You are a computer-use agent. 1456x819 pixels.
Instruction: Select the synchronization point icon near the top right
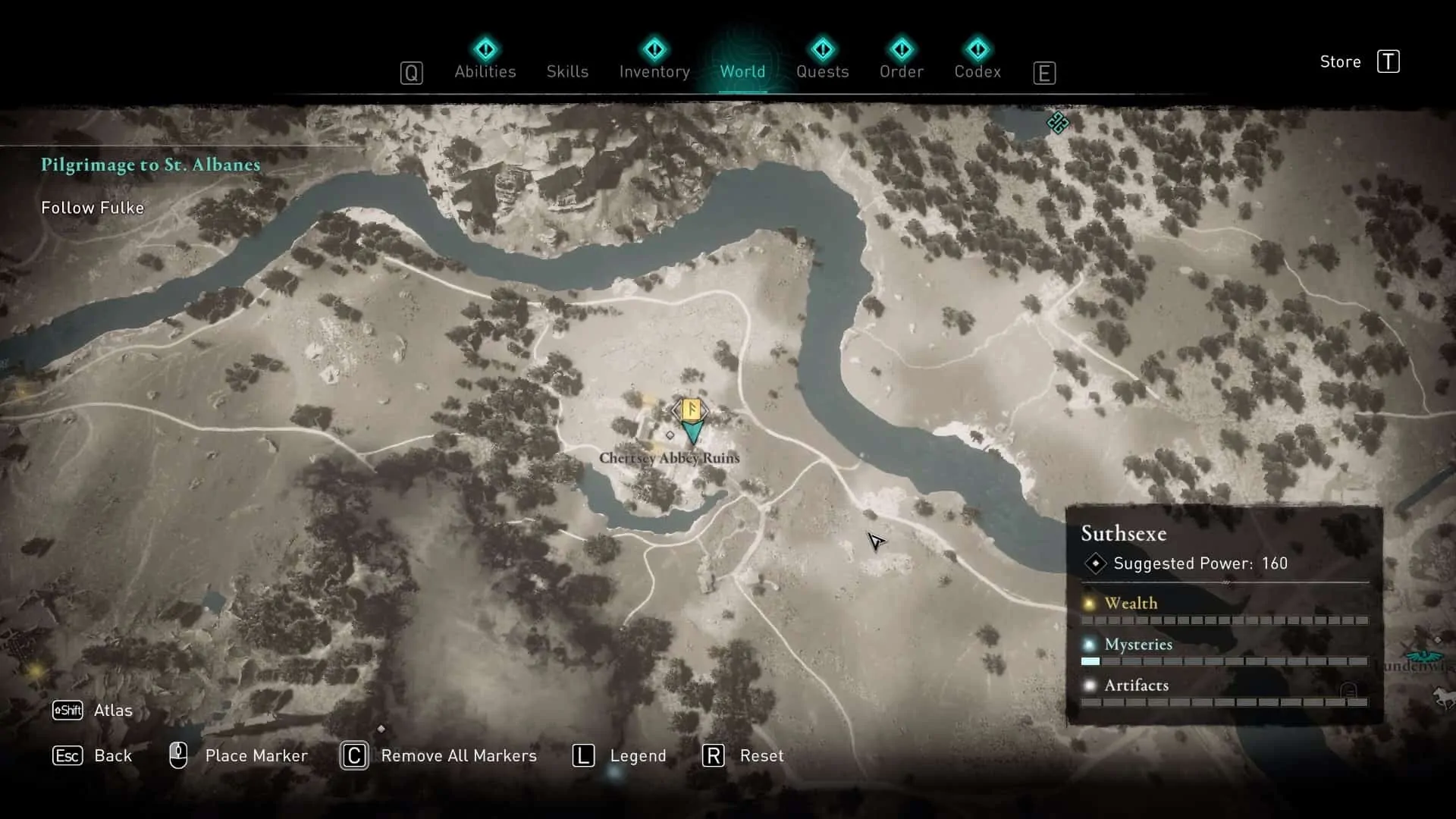[x=1059, y=124]
